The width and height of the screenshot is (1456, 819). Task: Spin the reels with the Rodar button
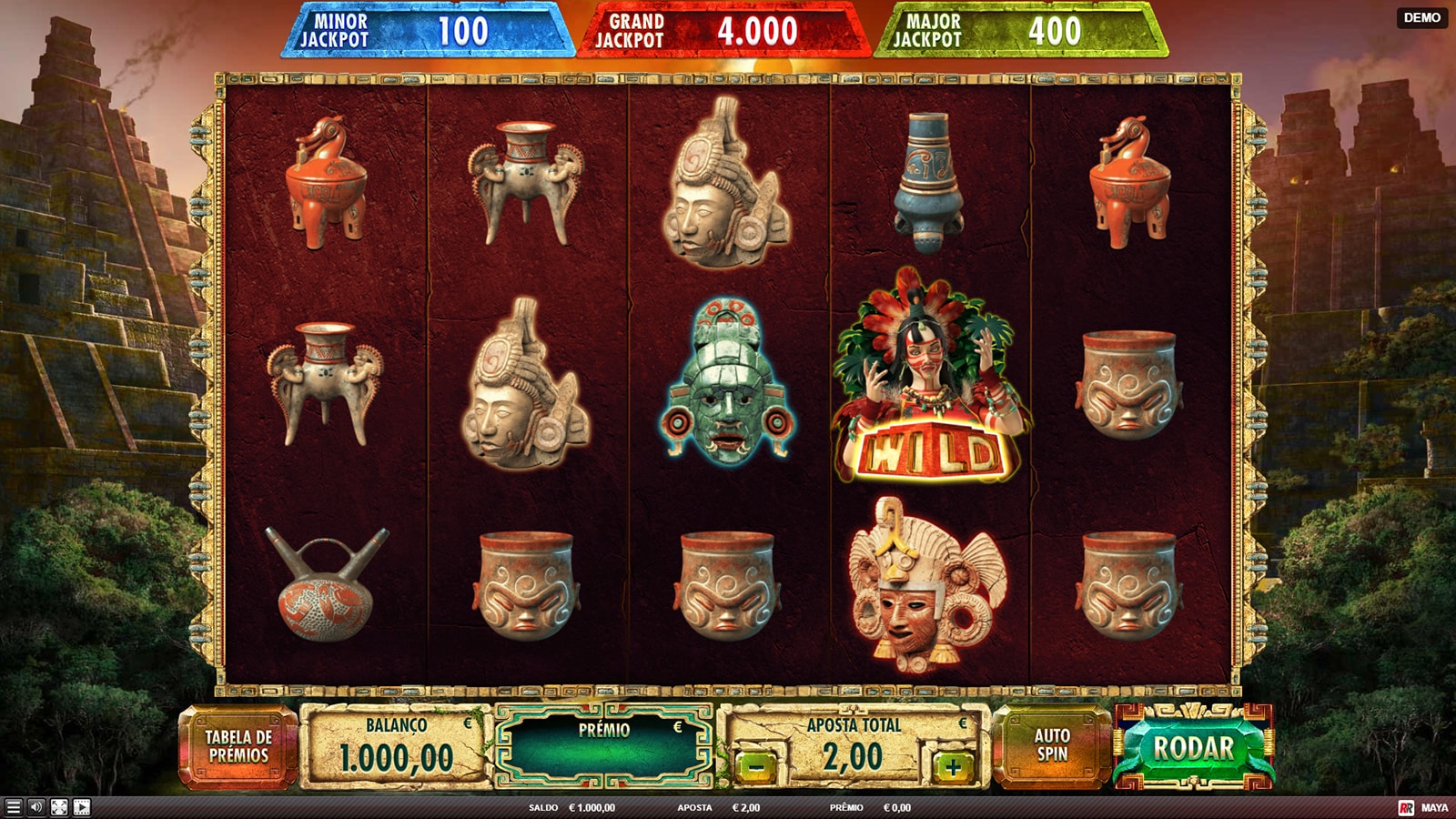1193,749
